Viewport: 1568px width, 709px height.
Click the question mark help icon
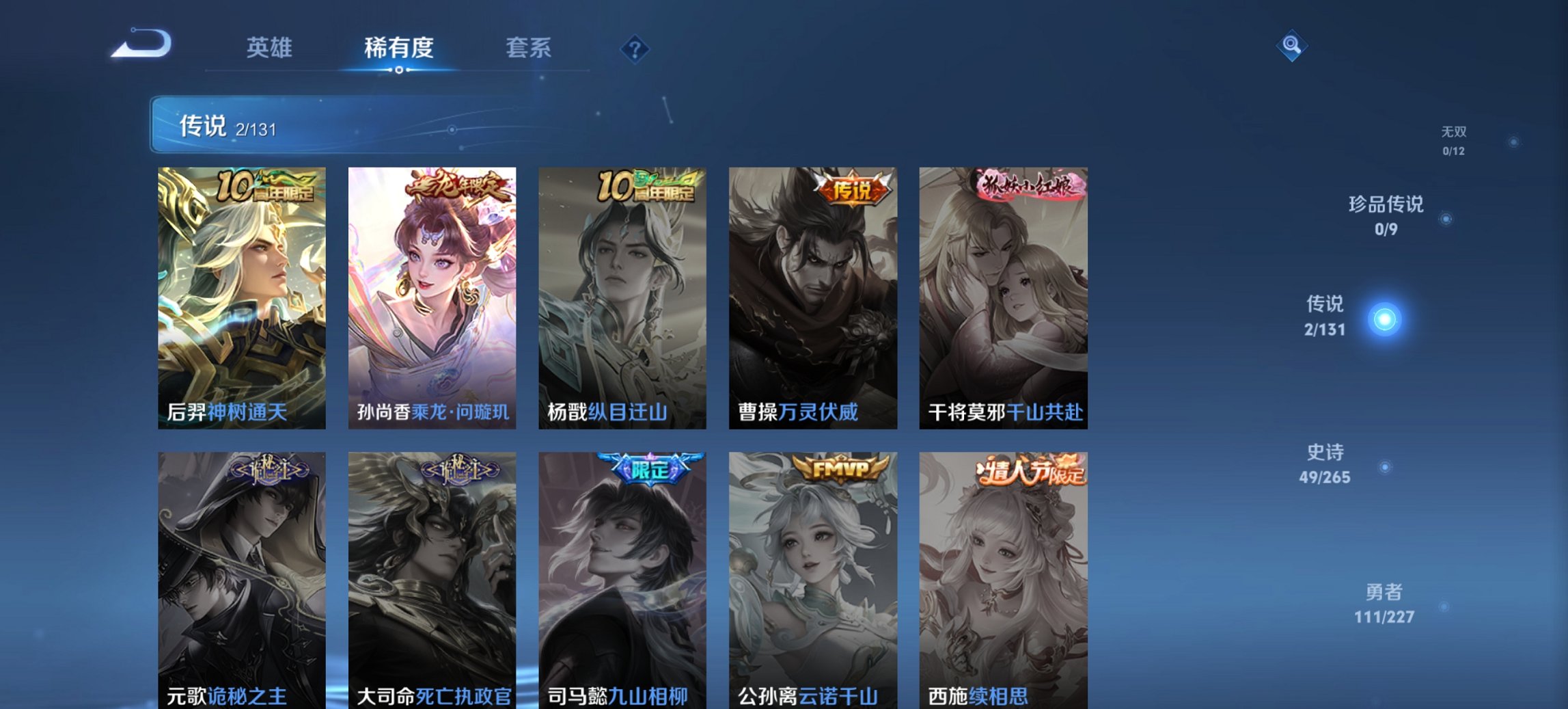pyautogui.click(x=634, y=48)
